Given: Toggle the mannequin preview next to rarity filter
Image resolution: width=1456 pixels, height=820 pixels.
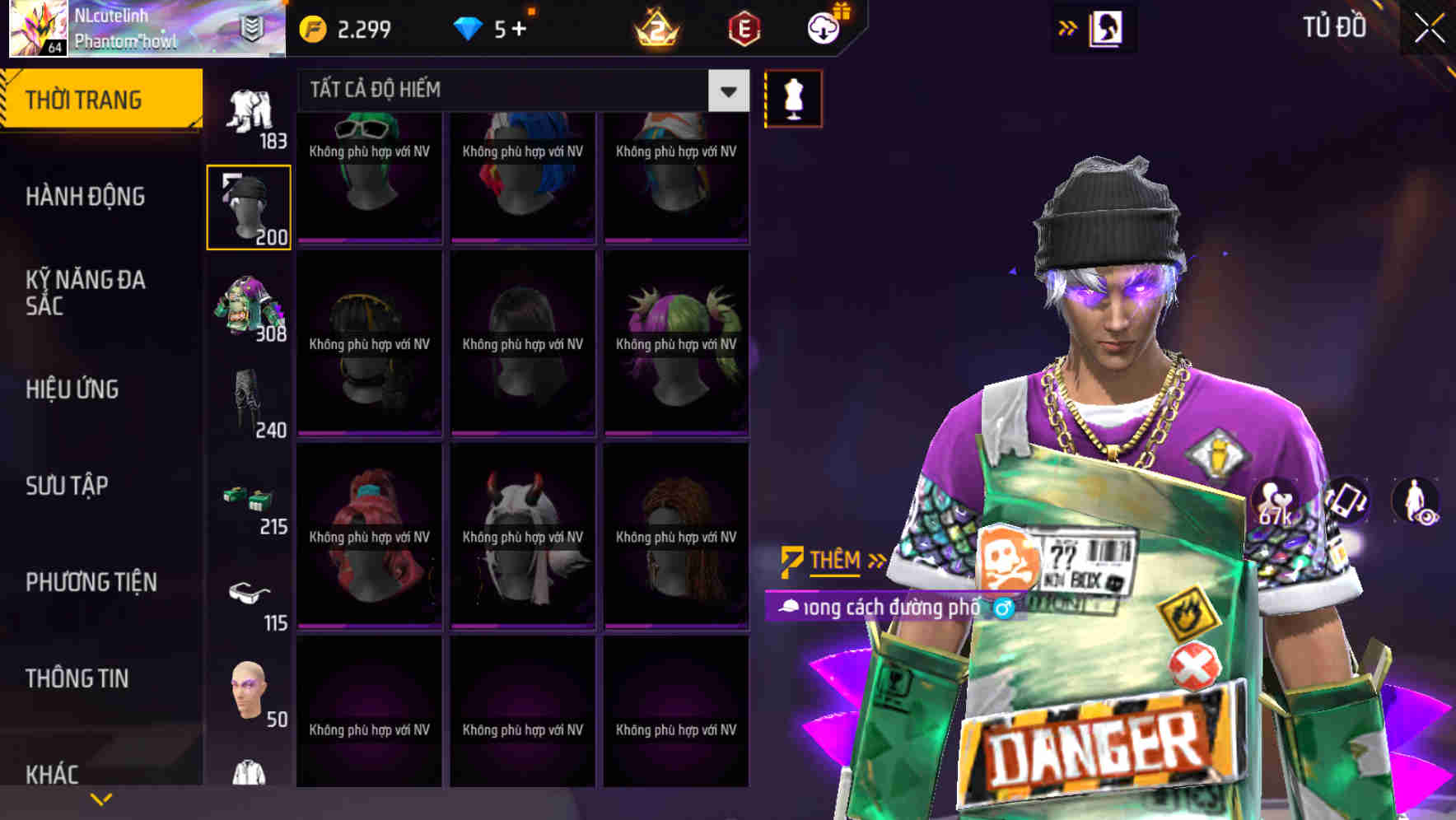Looking at the screenshot, I should point(792,97).
